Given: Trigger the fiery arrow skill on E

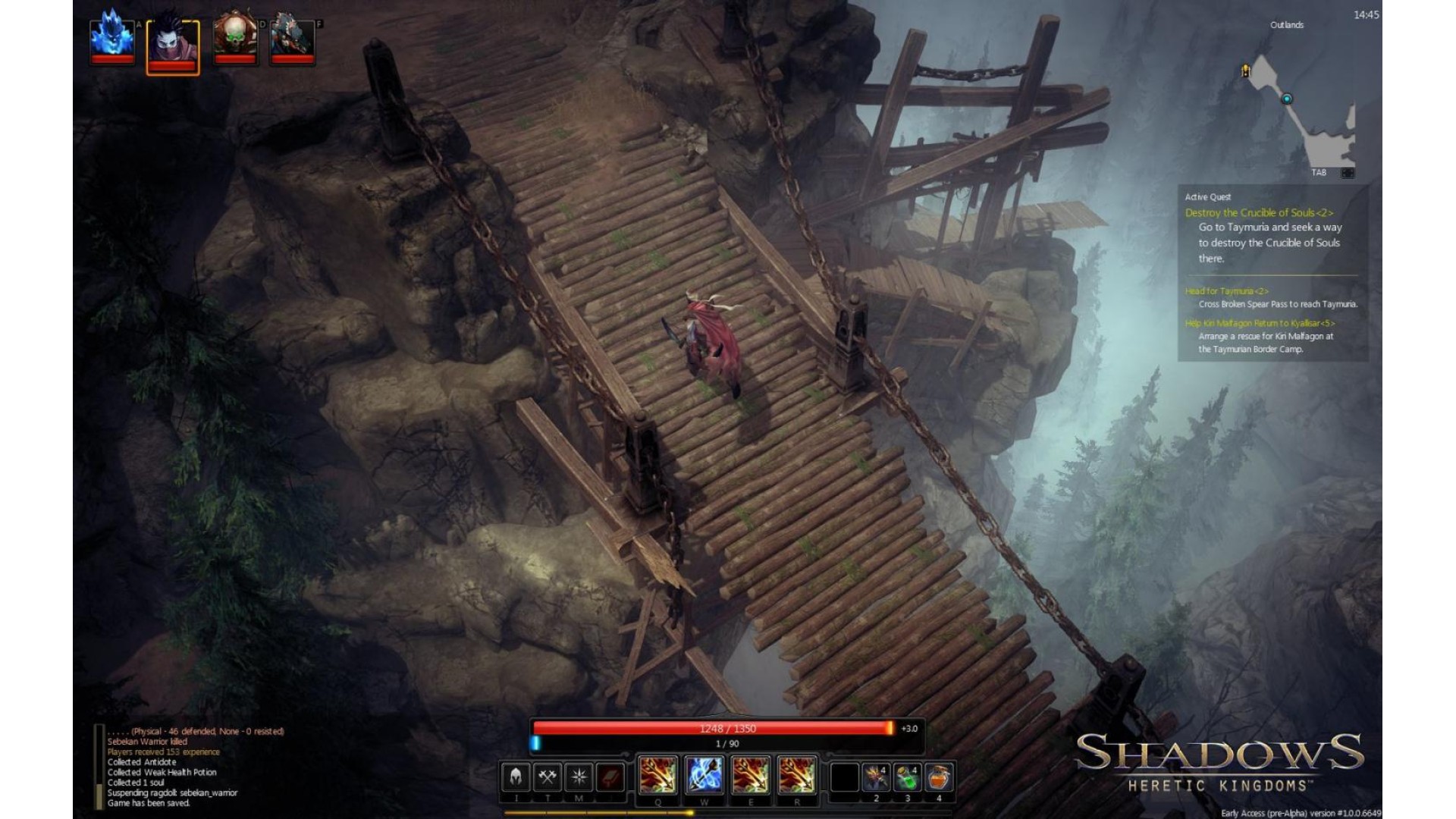Looking at the screenshot, I should [x=751, y=776].
